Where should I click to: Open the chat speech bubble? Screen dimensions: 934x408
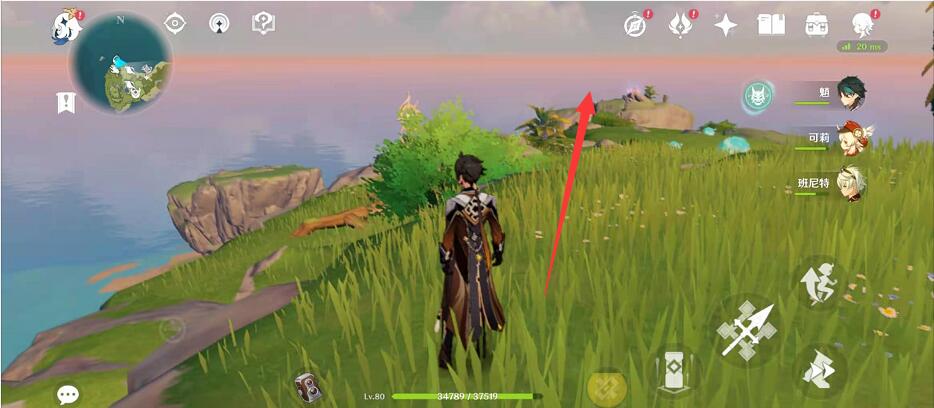point(67,394)
